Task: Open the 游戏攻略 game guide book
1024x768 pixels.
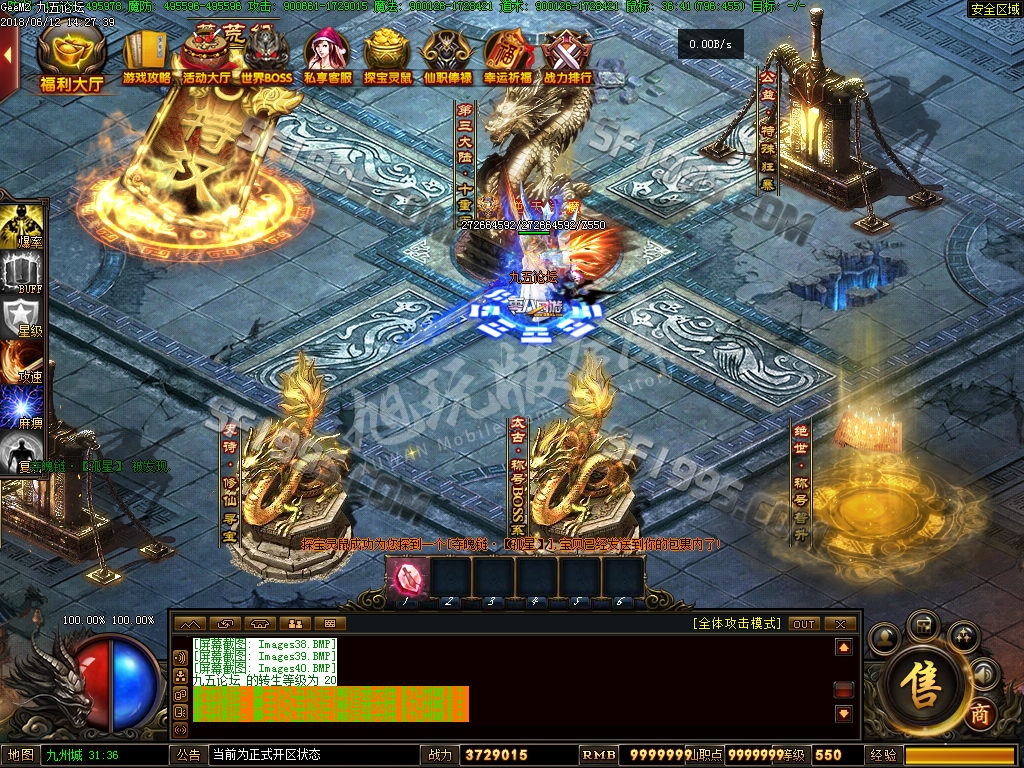Action: [x=146, y=58]
